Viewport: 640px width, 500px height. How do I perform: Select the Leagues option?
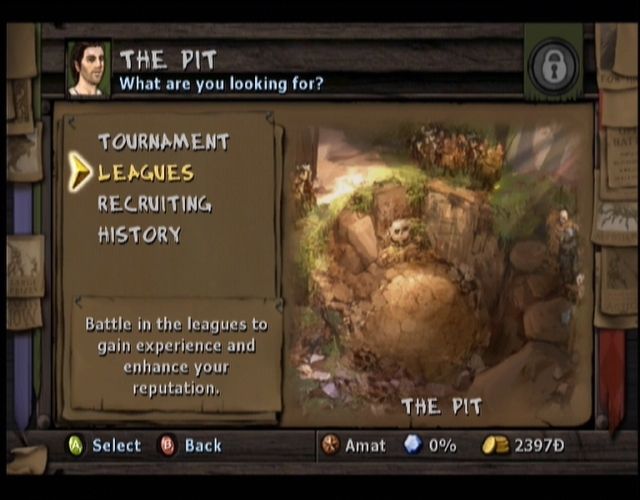pyautogui.click(x=146, y=173)
